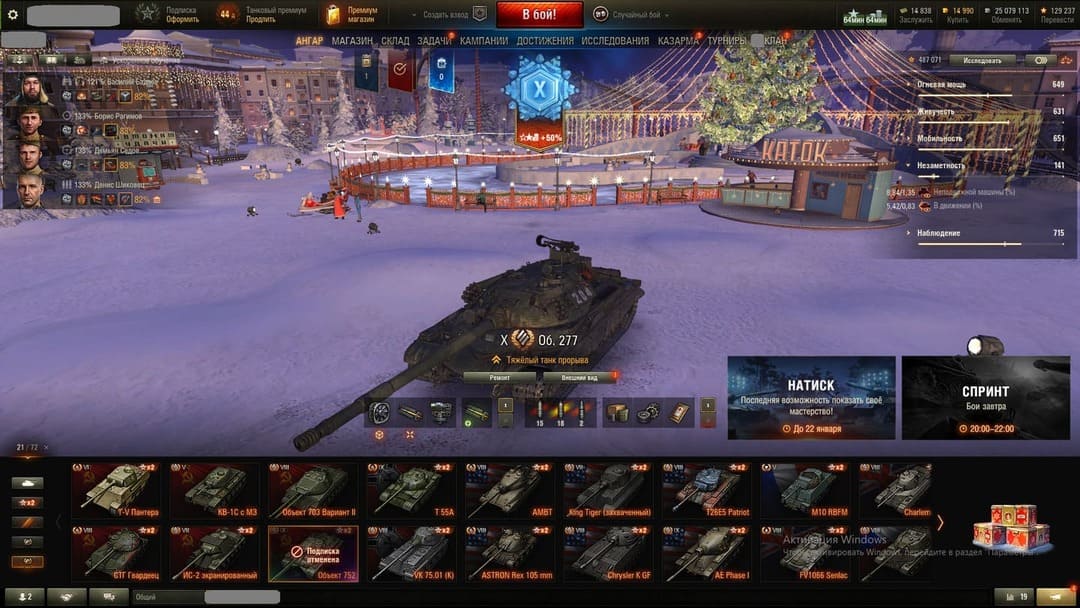1080x608 pixels.
Task: Open the Внешний вид customization
Action: click(x=578, y=377)
